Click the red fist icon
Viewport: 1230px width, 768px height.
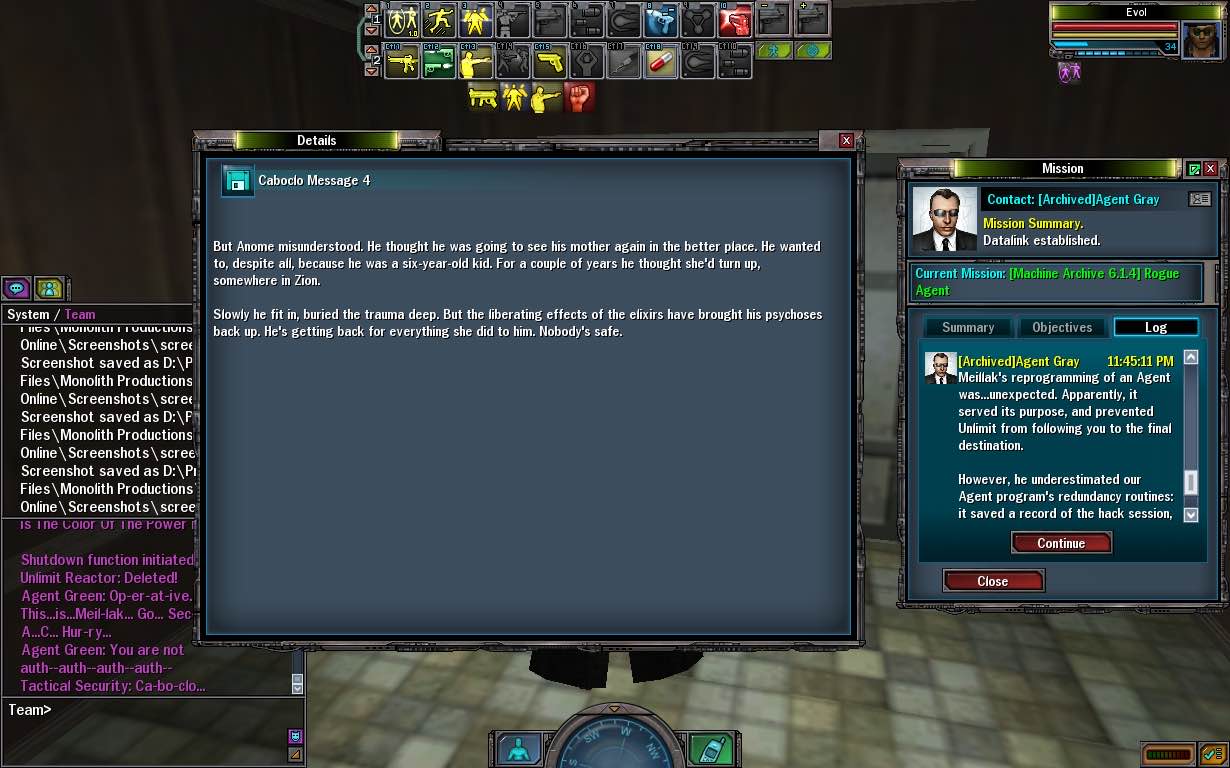[579, 97]
